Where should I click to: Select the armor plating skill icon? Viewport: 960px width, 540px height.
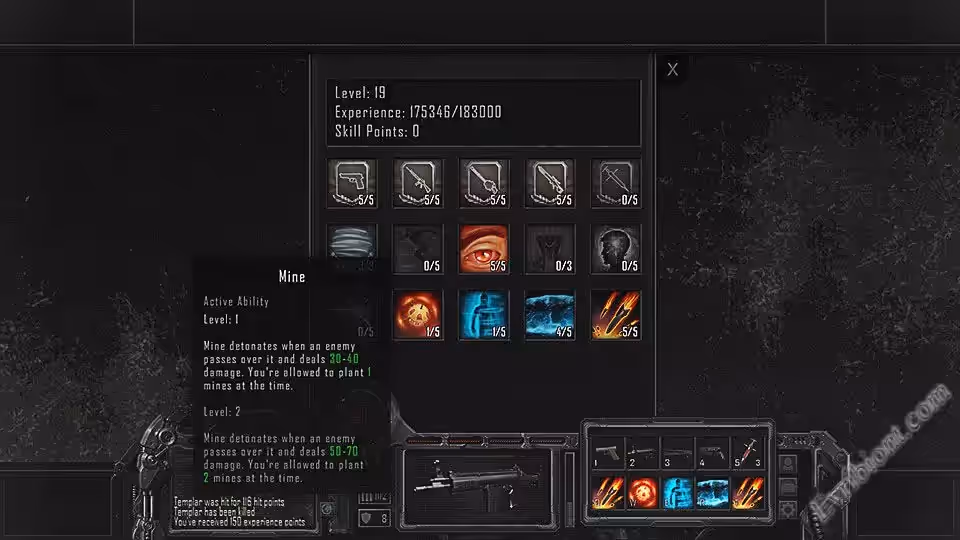tap(352, 247)
